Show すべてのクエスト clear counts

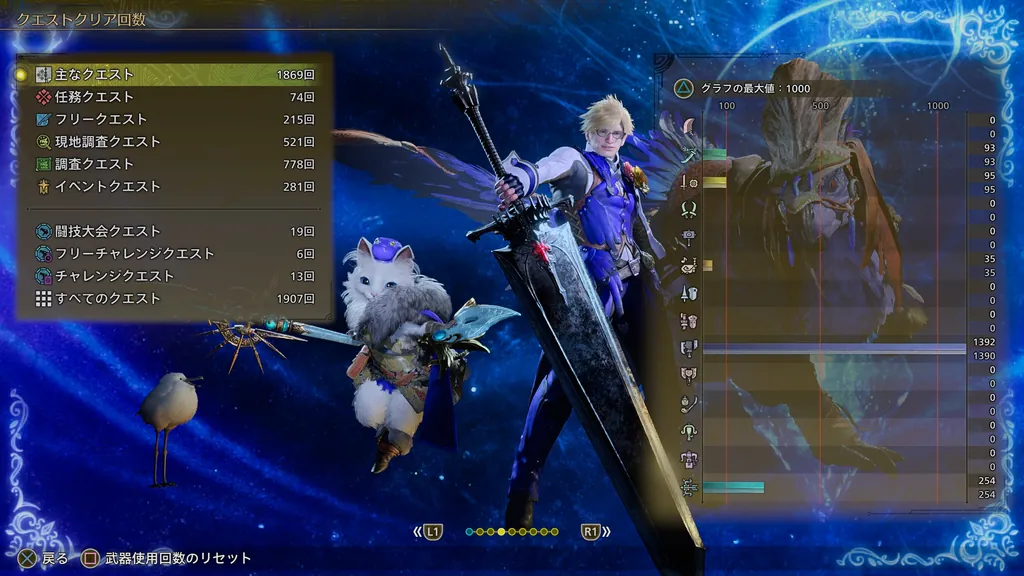tap(175, 299)
